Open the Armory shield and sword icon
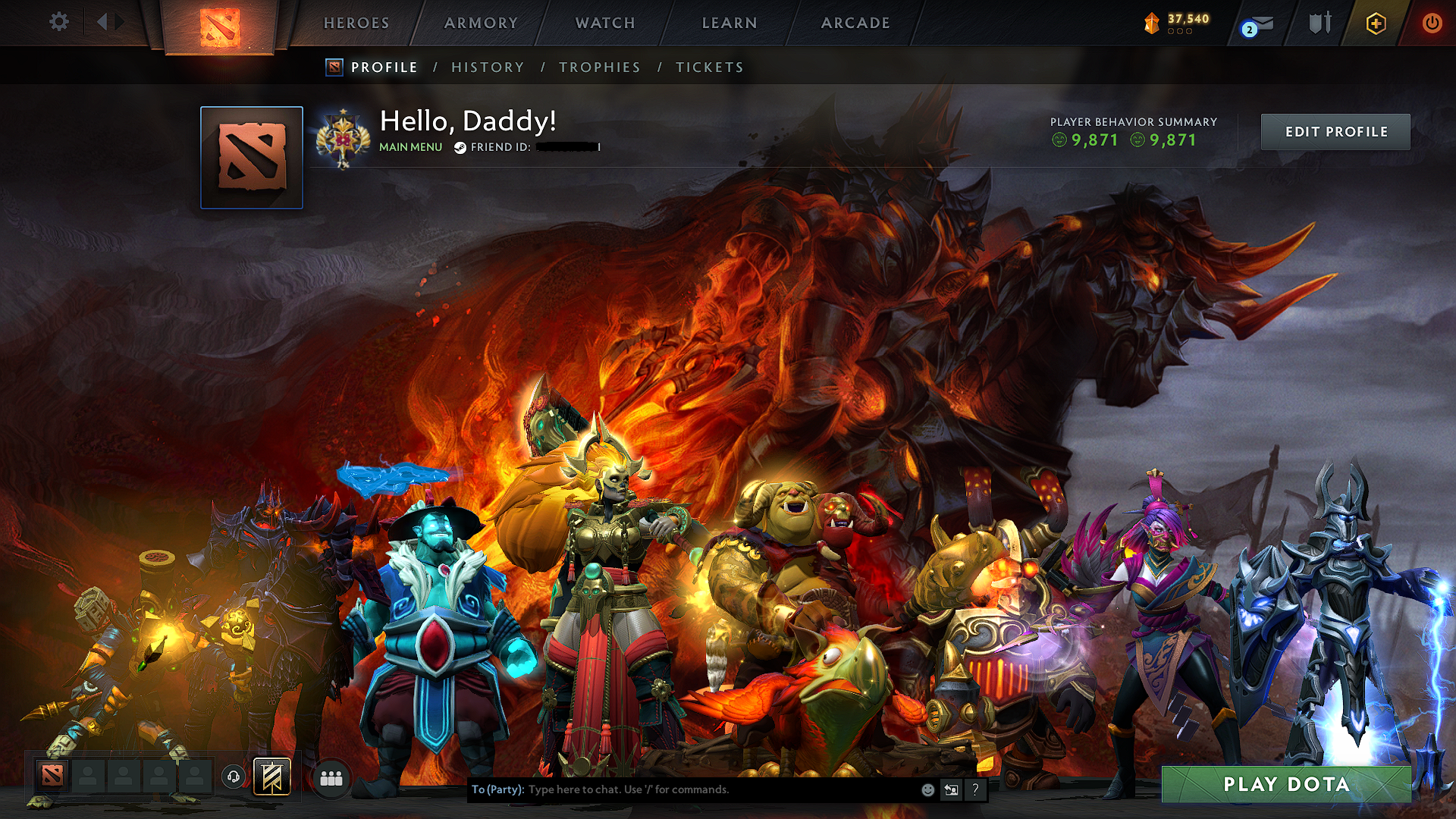This screenshot has height=819, width=1456. click(x=1319, y=23)
